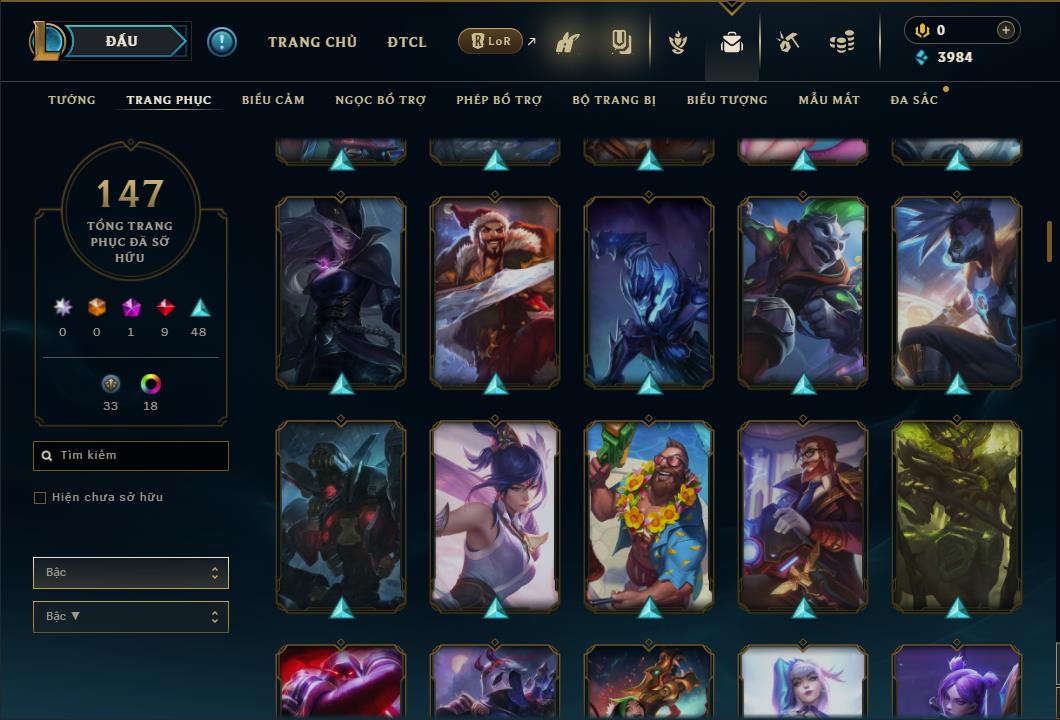Open the loot hammer icon

pyautogui.click(x=788, y=42)
